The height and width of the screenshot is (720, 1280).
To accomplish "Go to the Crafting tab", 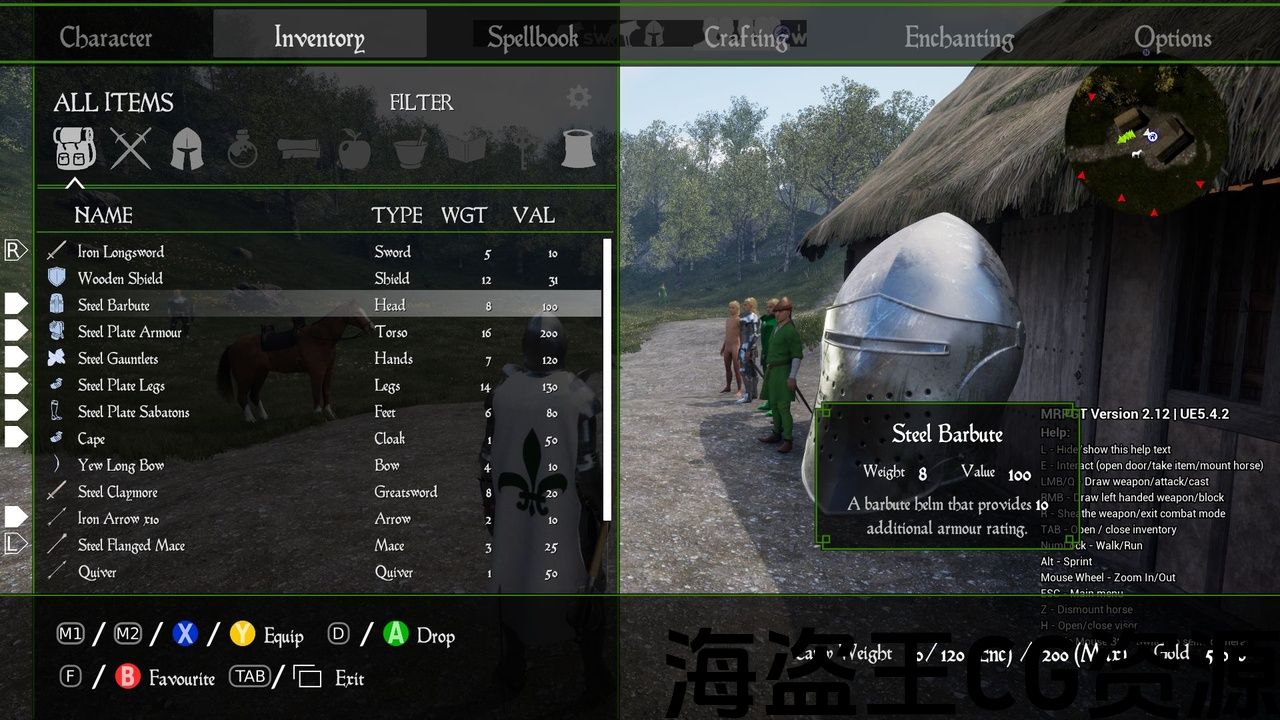I will click(x=746, y=38).
